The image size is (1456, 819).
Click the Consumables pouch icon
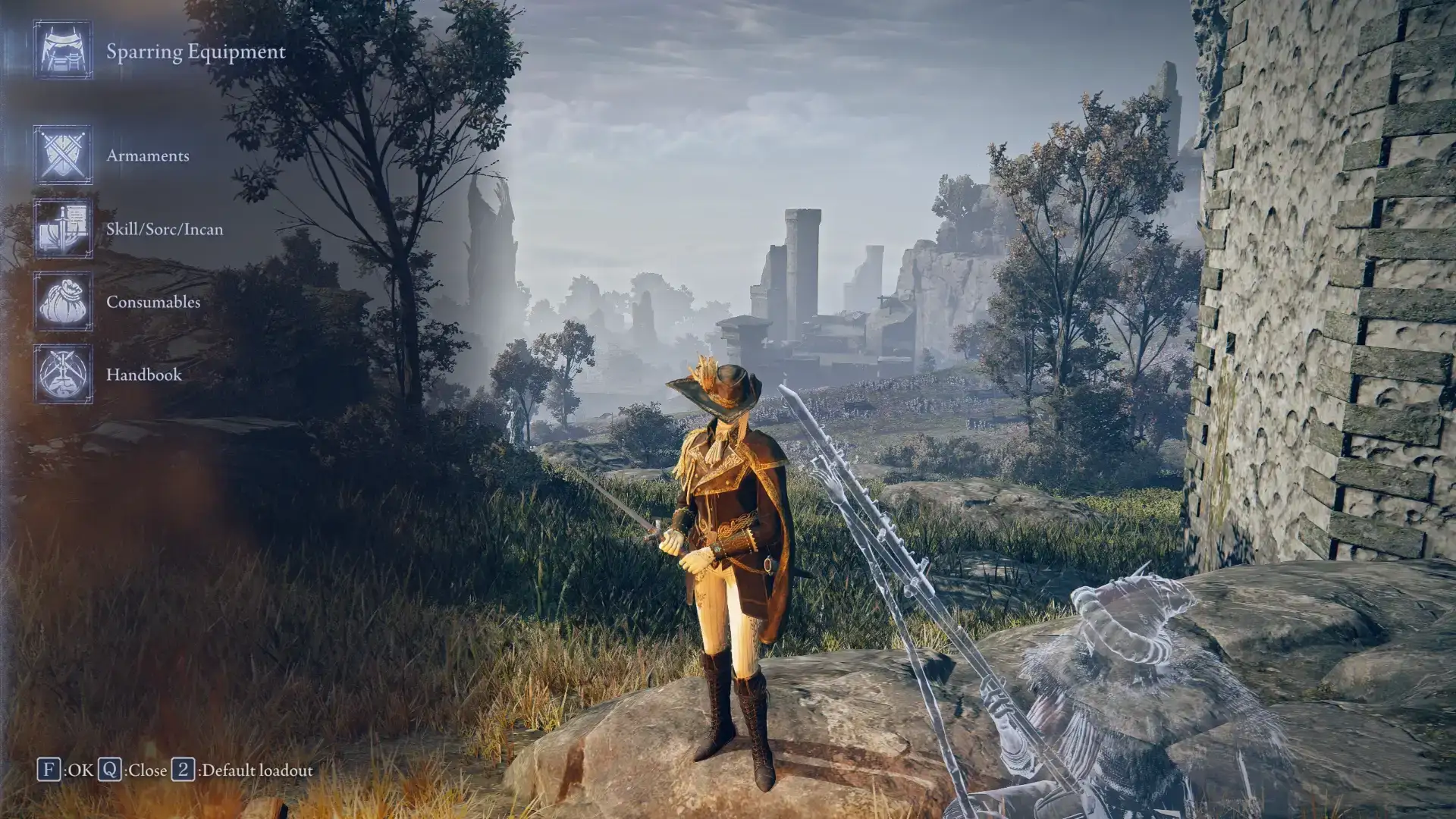pos(63,302)
